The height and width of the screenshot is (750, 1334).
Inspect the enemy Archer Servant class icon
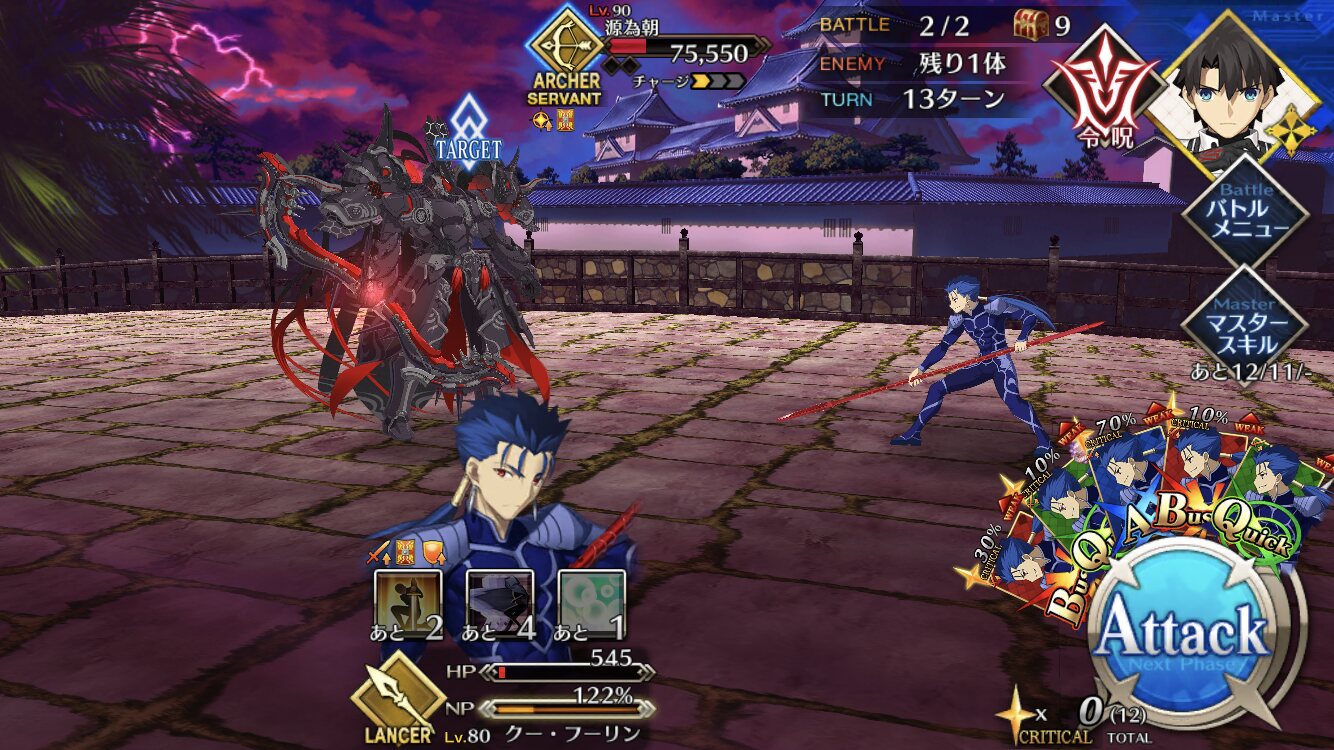click(x=564, y=45)
